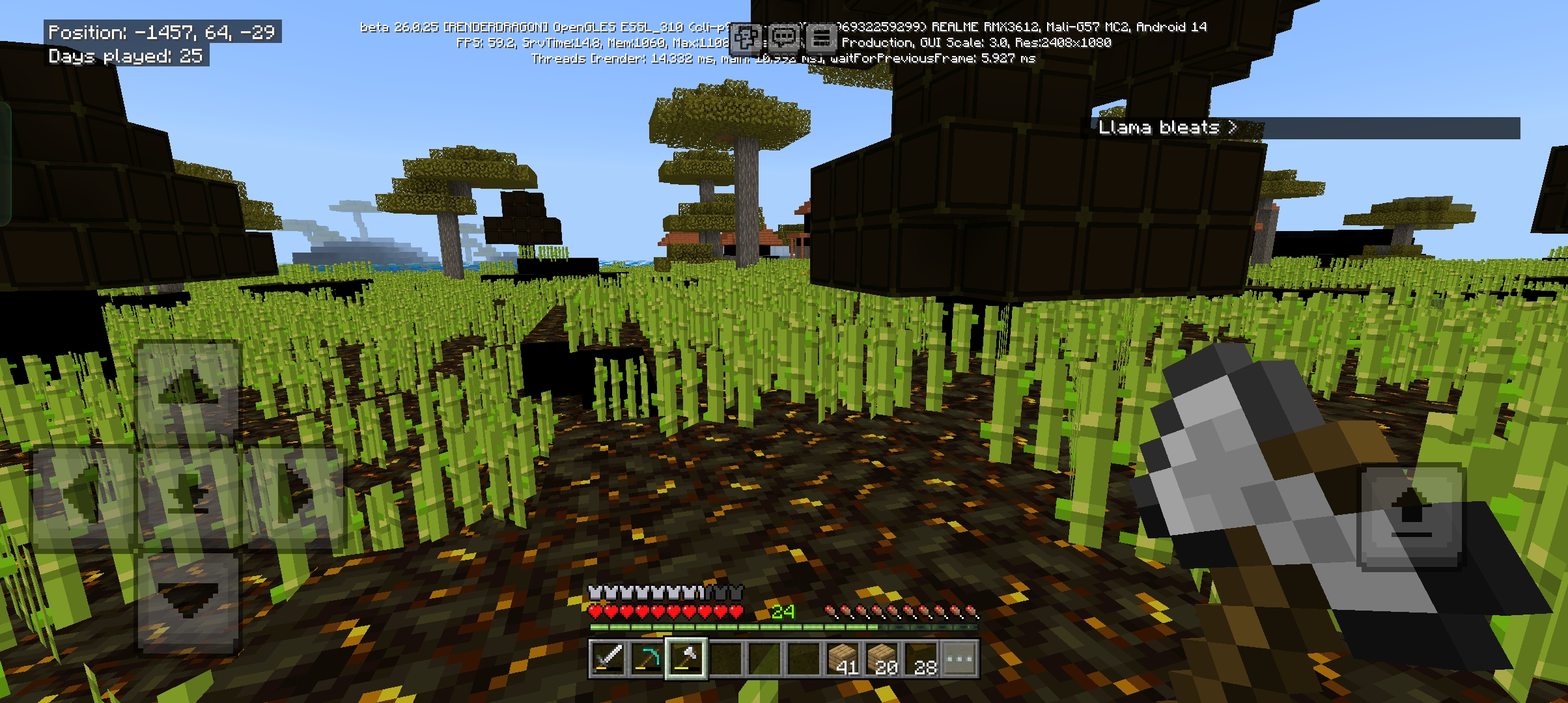Select the iron sword hotbar slot
The image size is (1568, 703).
[608, 659]
